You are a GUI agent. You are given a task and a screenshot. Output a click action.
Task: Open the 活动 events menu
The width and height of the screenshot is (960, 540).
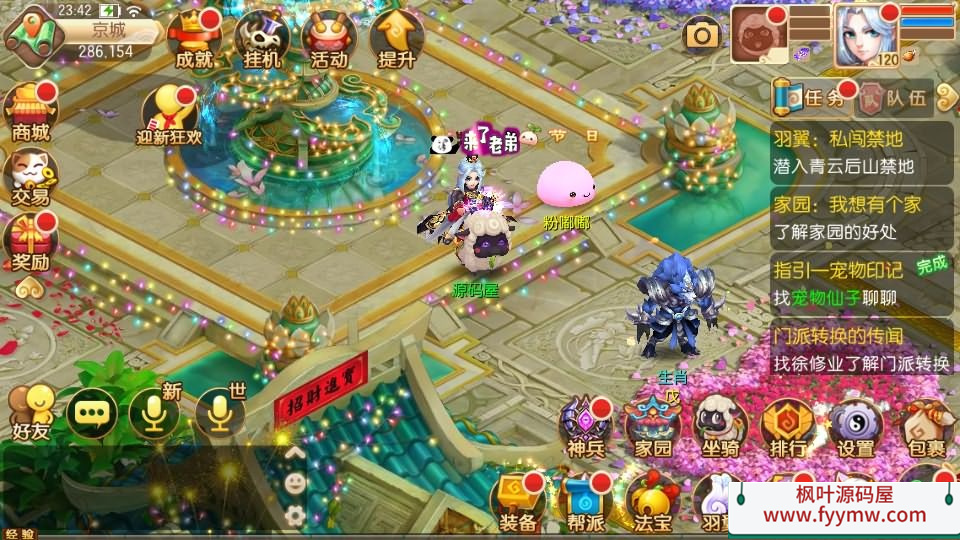pos(329,40)
